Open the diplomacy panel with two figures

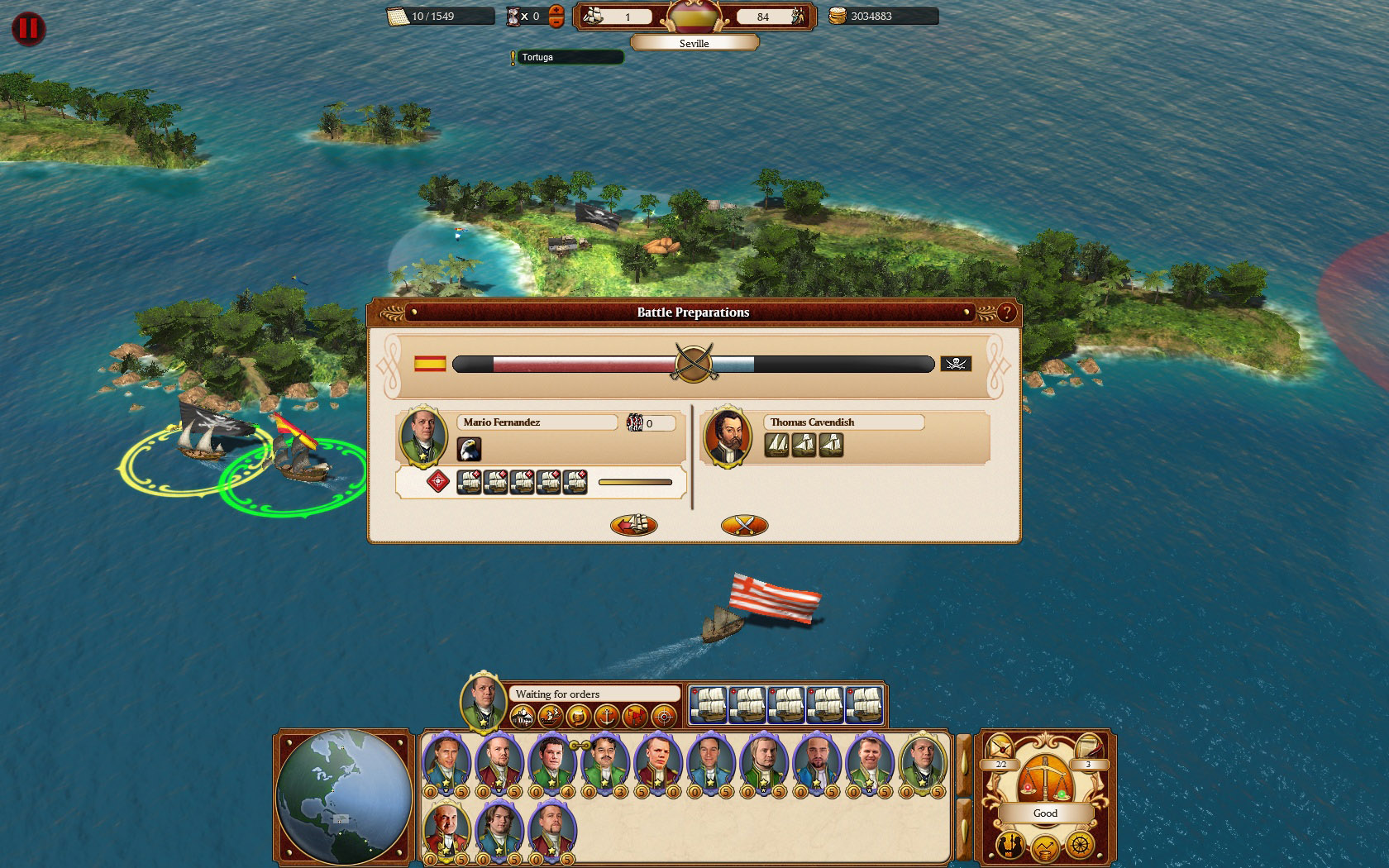pos(1010,845)
